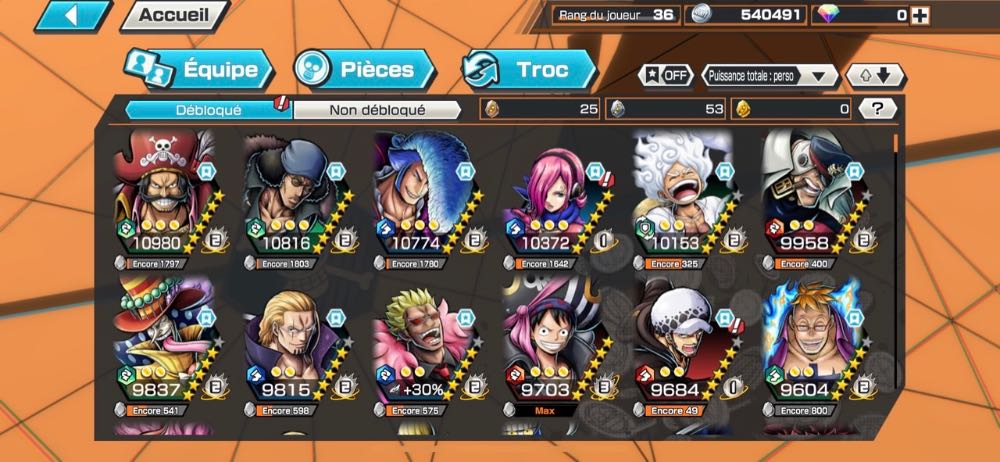This screenshot has width=1000, height=462.
Task: Reverse the sort order arrows
Action: click(x=876, y=76)
